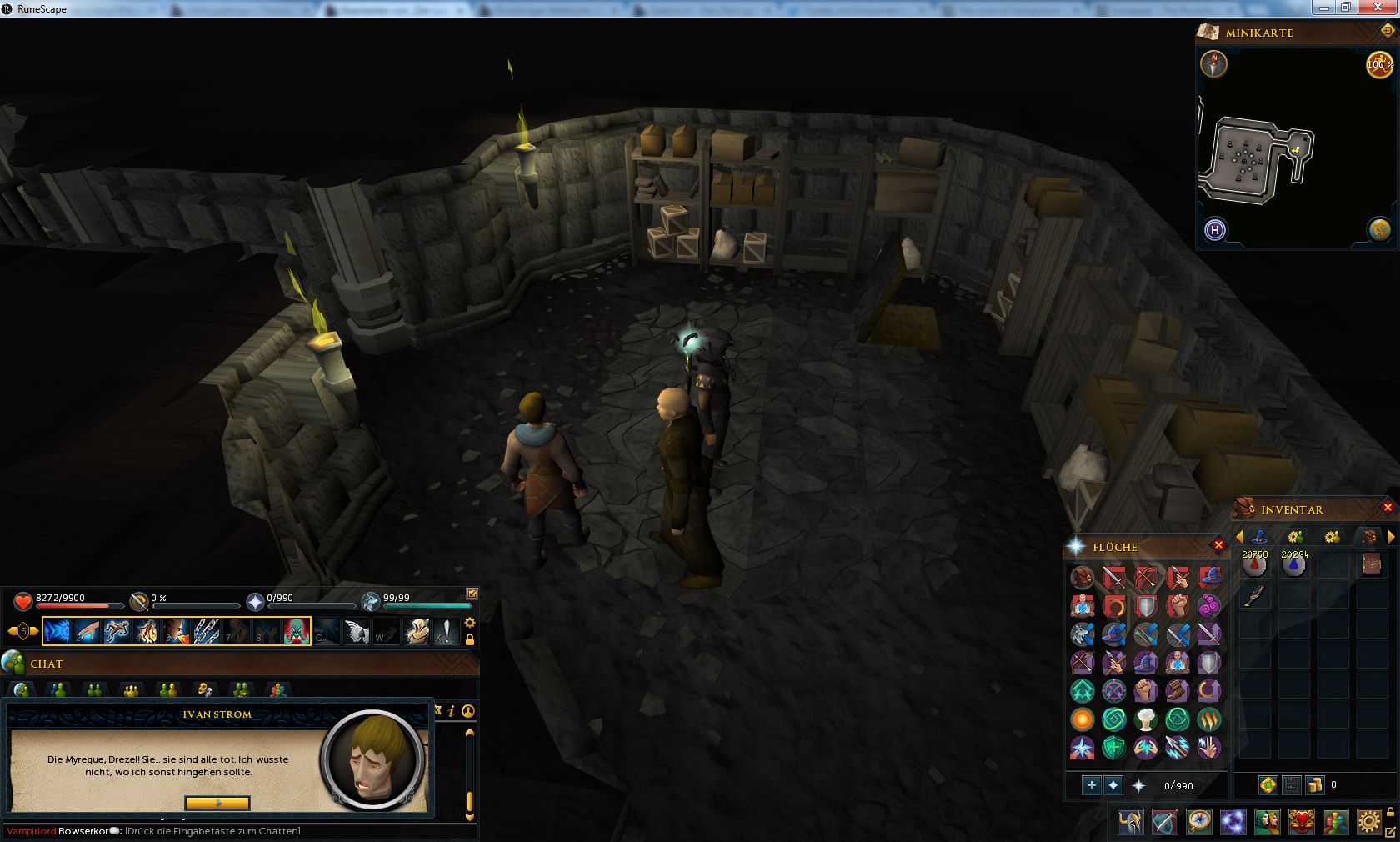
Task: Use the flaming figure ability in action bar
Action: pyautogui.click(x=147, y=631)
